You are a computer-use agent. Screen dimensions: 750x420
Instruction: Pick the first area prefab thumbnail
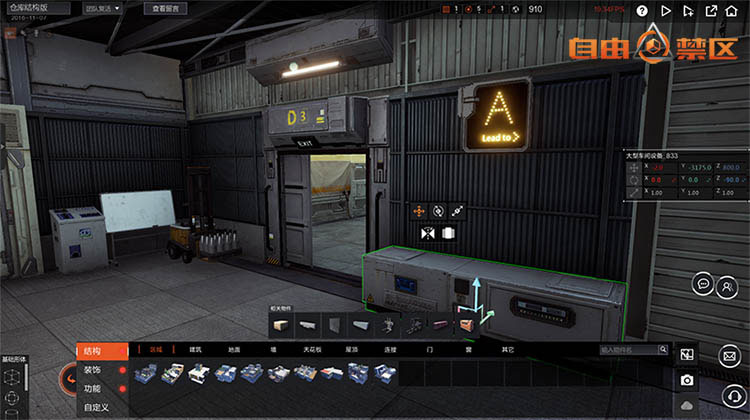coord(146,374)
